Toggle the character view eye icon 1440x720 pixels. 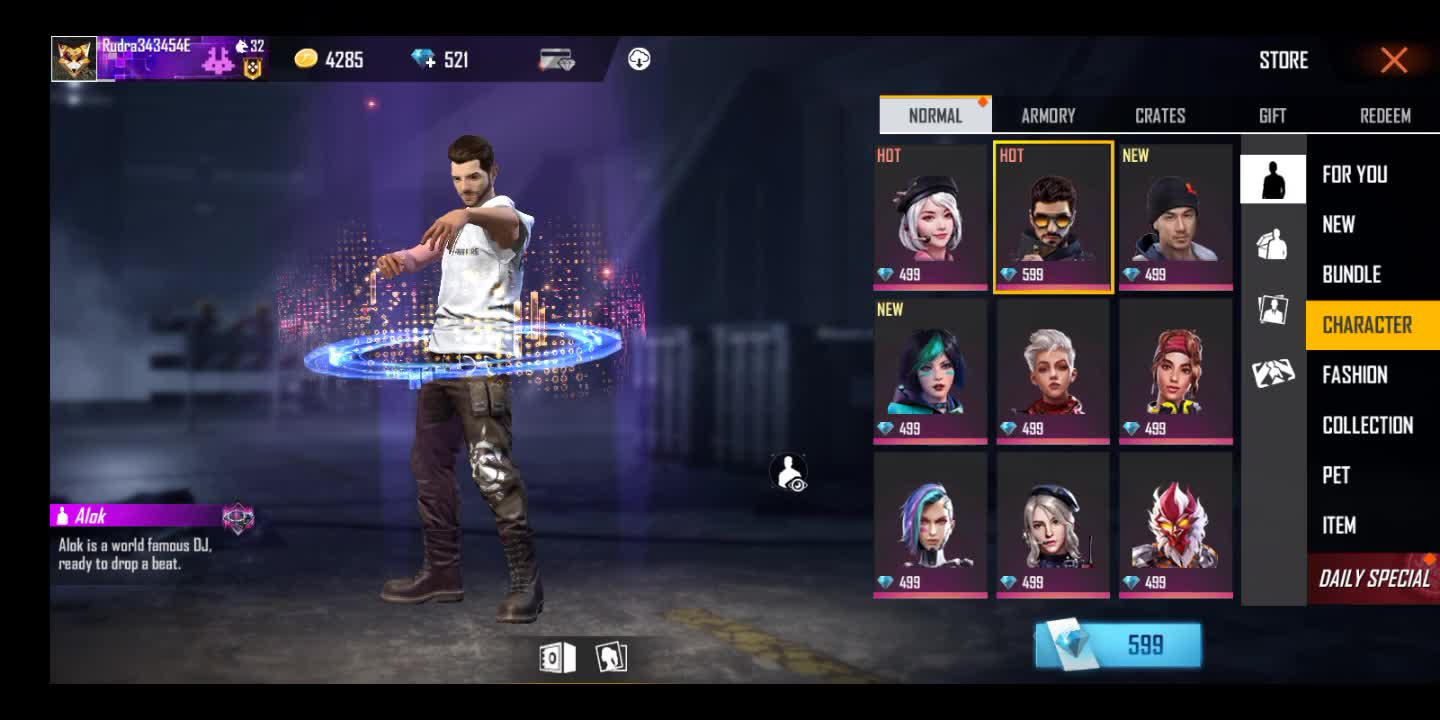click(x=789, y=473)
